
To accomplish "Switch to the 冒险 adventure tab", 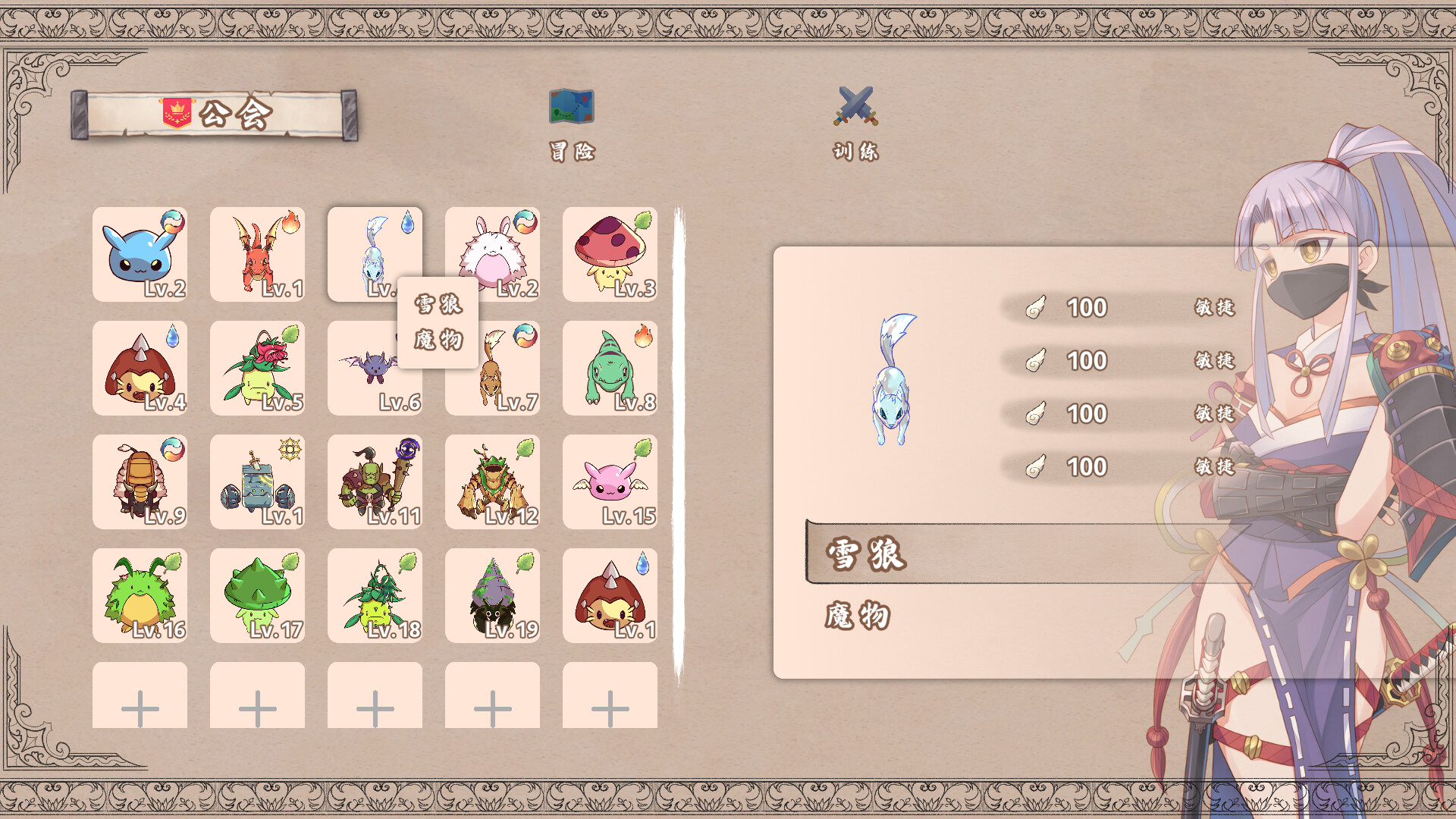I will (x=572, y=125).
